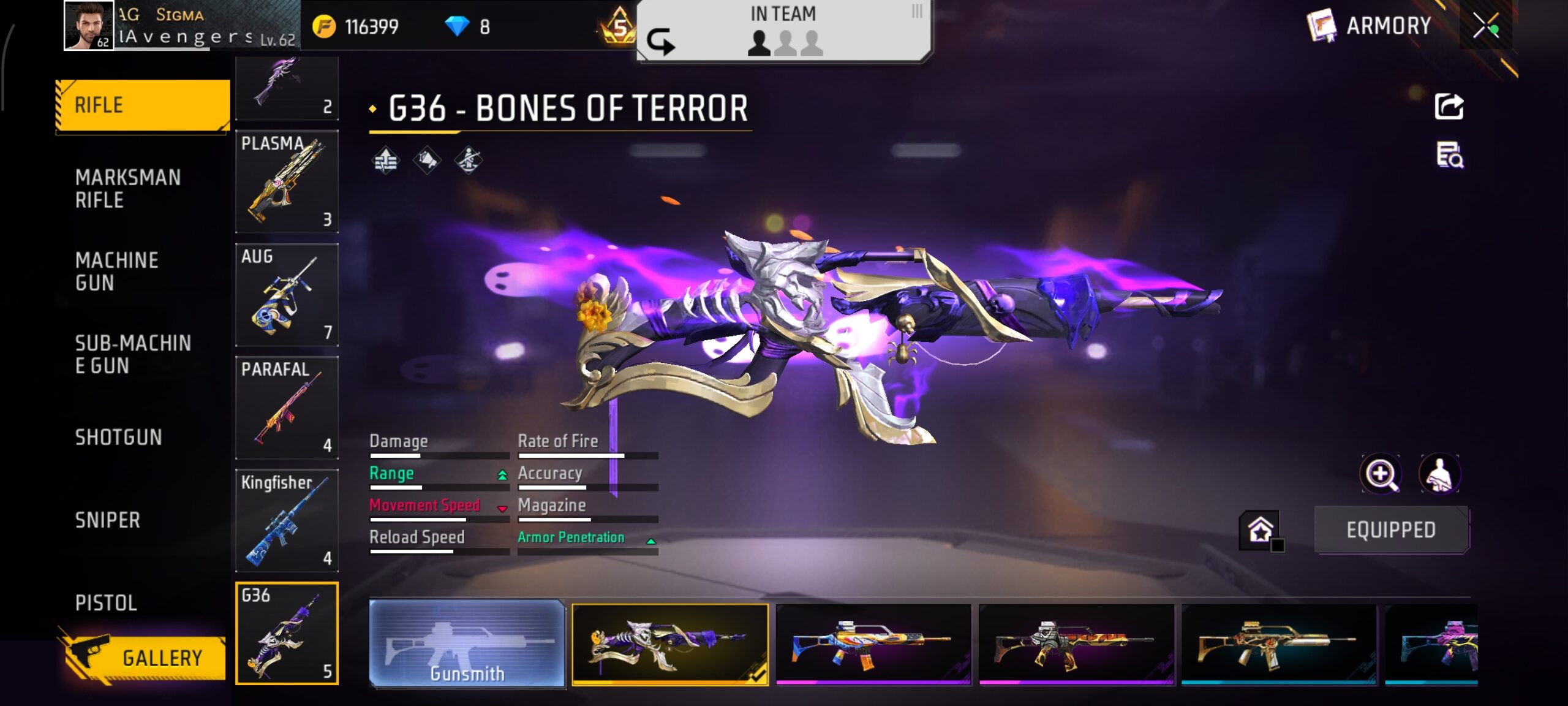Open the player profile avatar
The height and width of the screenshot is (706, 1568).
coord(89,26)
